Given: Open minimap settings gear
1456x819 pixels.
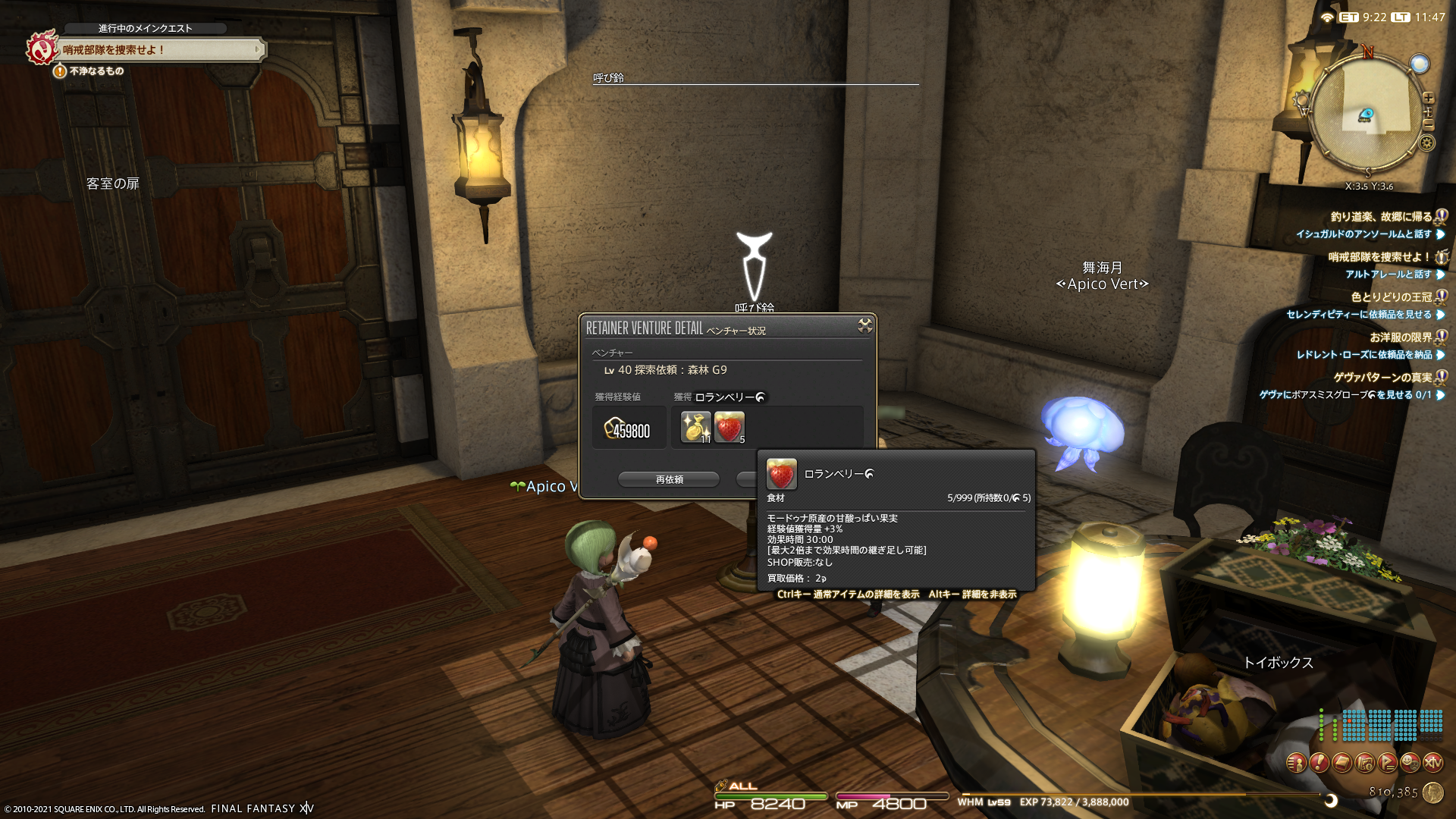Looking at the screenshot, I should click(x=1427, y=143).
